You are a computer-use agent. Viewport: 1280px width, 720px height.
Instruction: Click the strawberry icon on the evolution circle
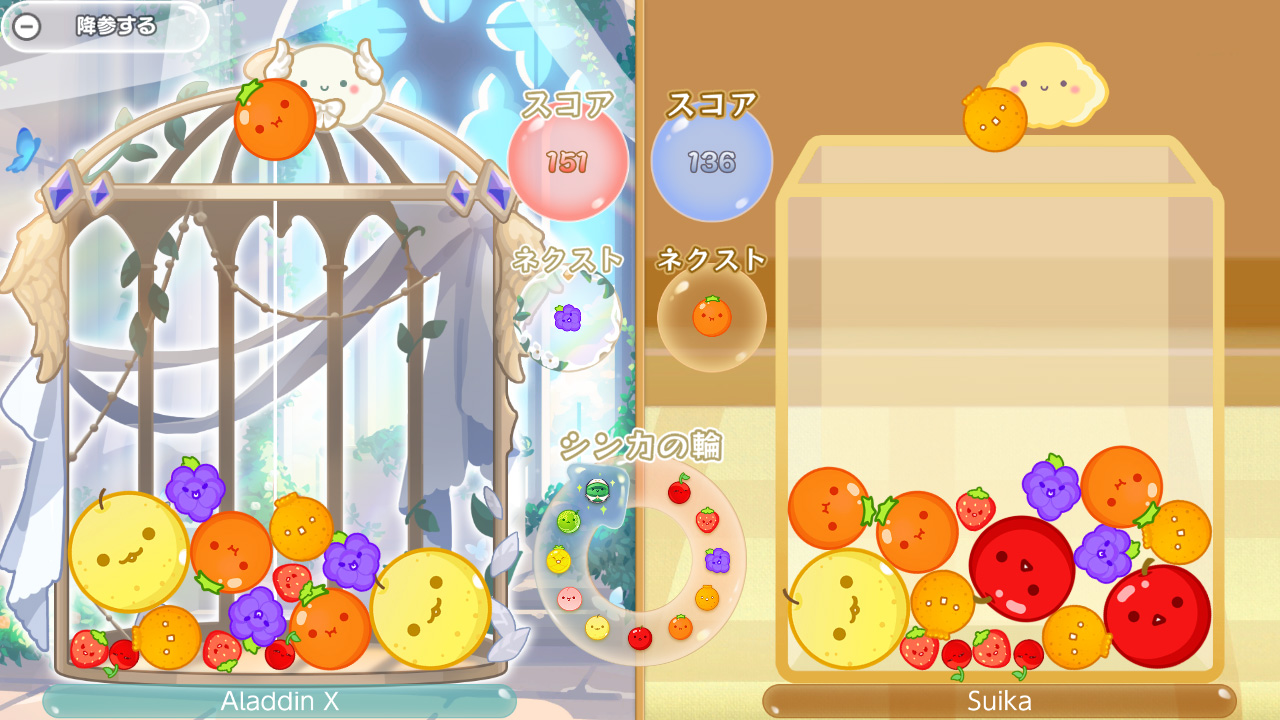click(707, 520)
